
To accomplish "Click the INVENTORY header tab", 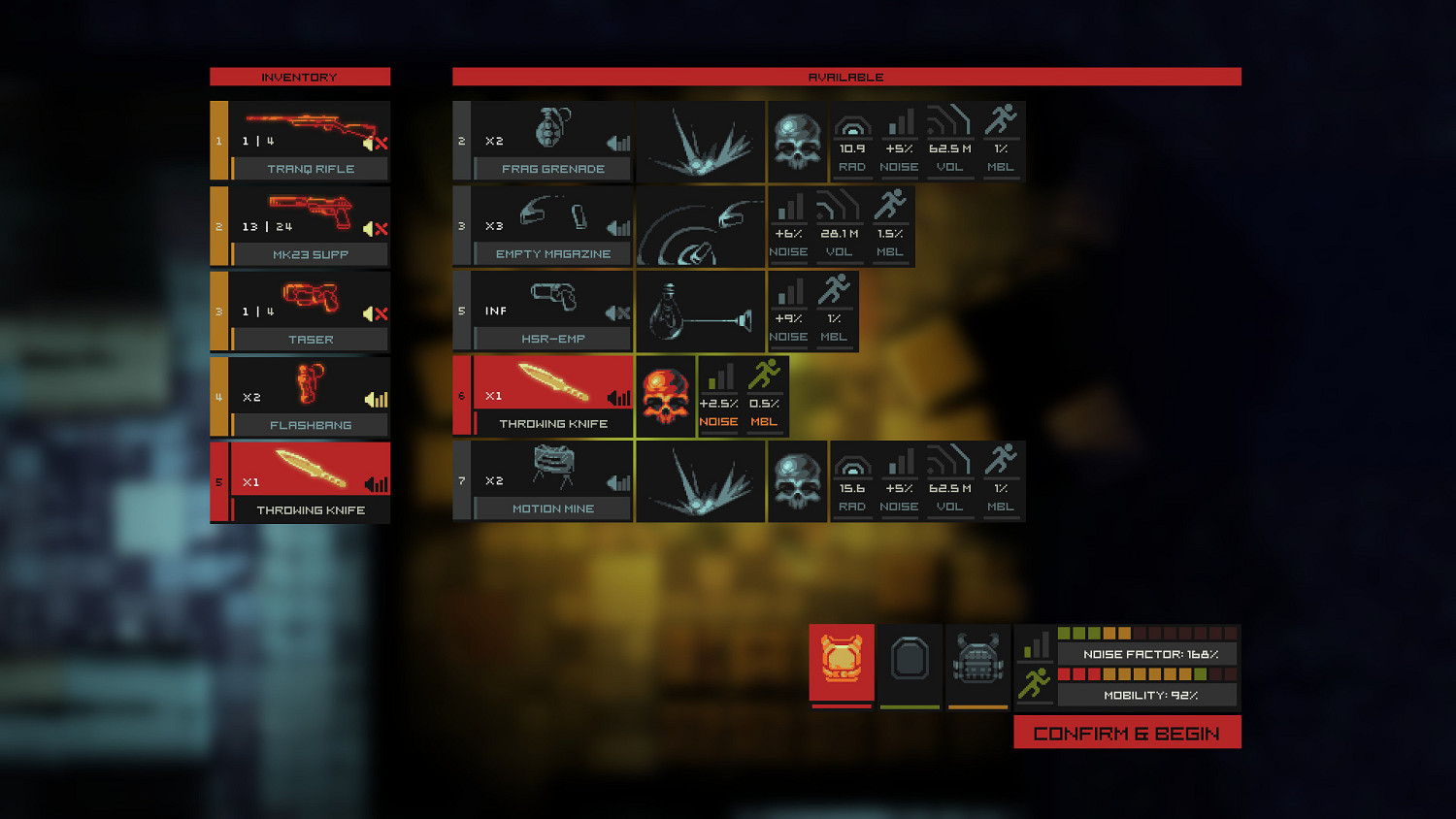I will (x=299, y=77).
